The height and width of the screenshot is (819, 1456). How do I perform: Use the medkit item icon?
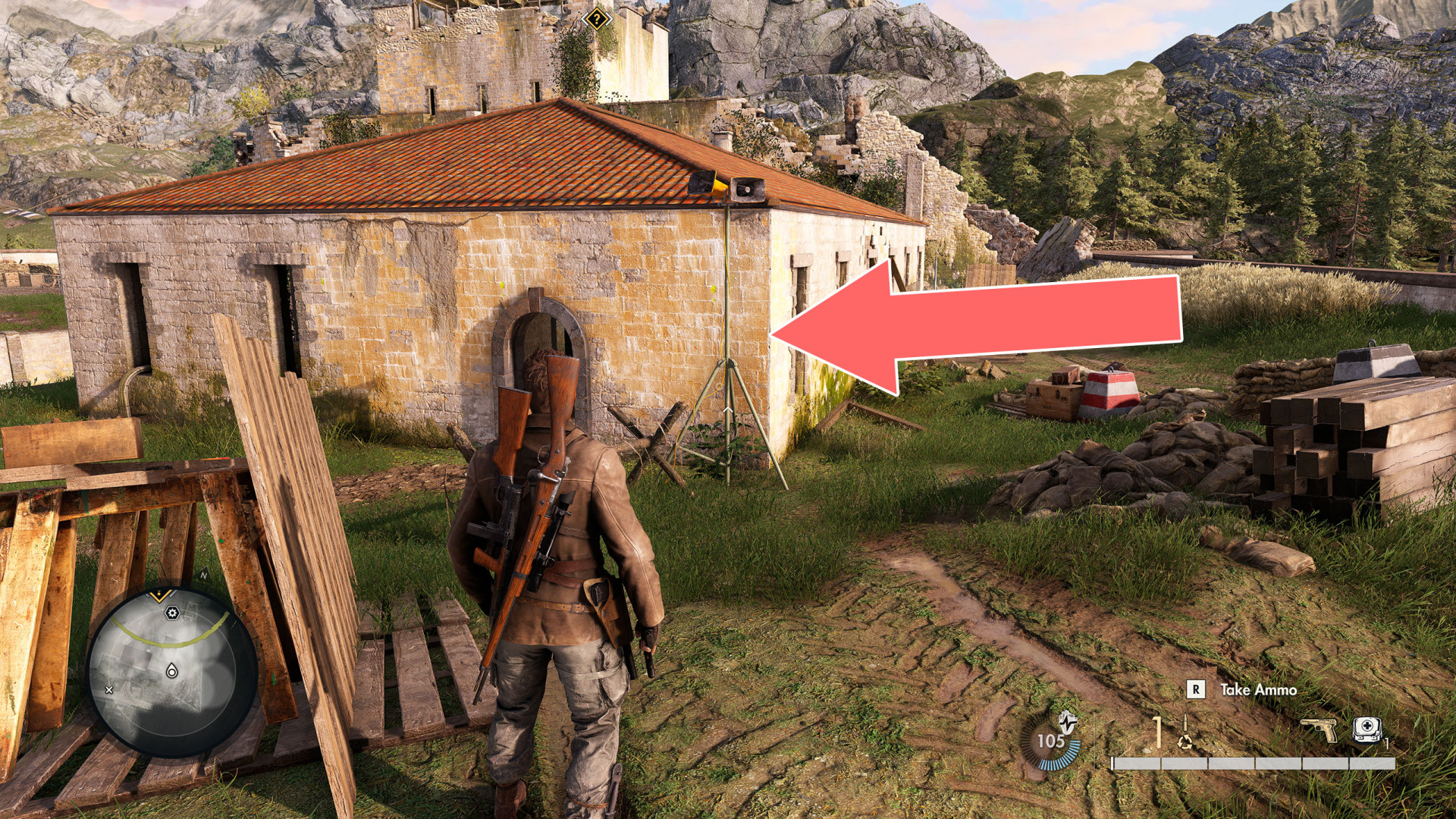1367,730
